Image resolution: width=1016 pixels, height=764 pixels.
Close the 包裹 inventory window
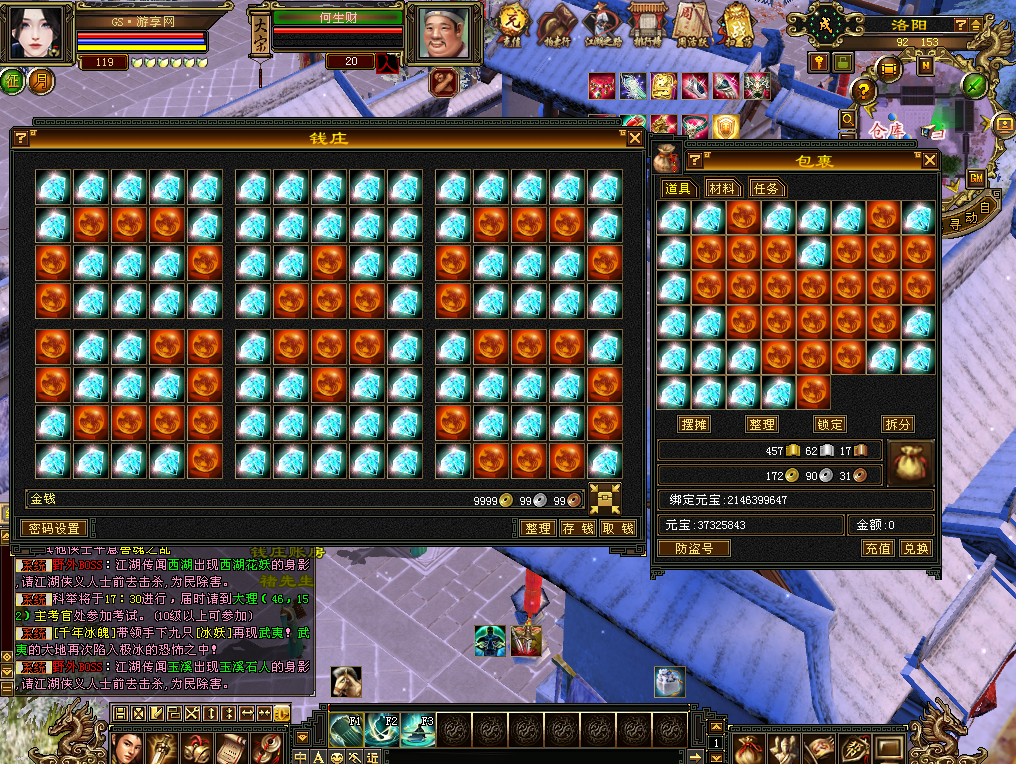click(x=929, y=160)
